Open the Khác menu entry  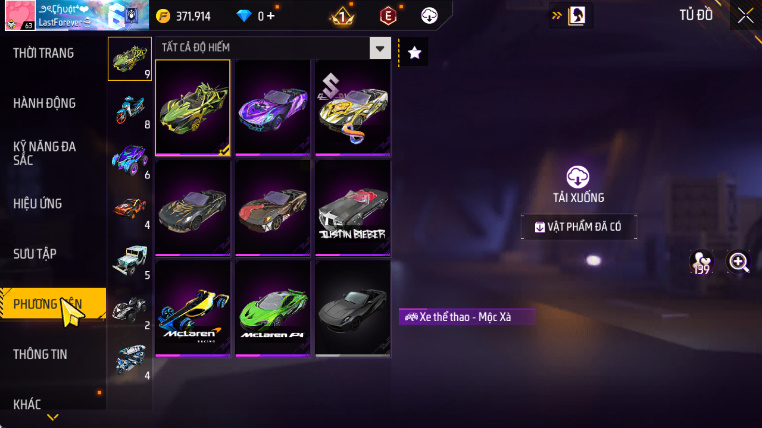[x=28, y=404]
